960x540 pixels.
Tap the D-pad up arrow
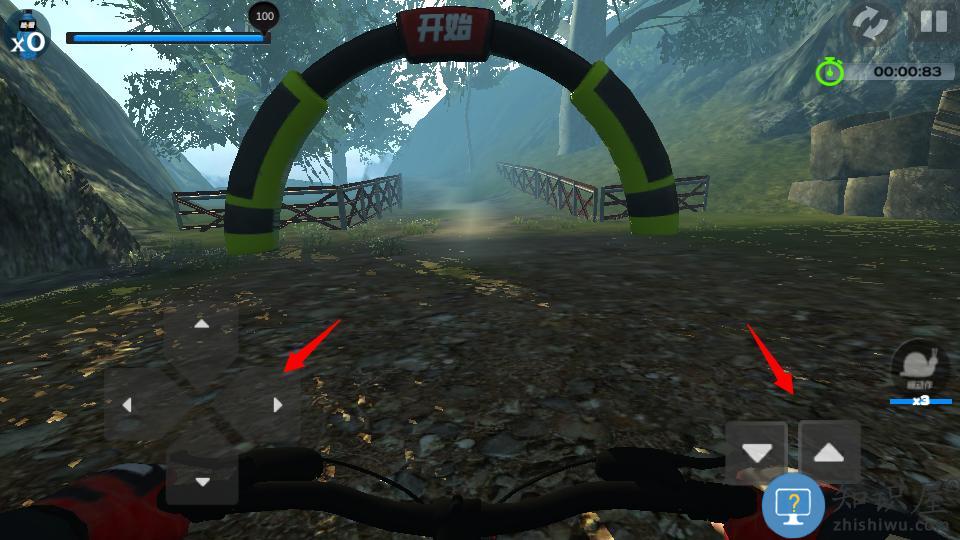tap(202, 325)
